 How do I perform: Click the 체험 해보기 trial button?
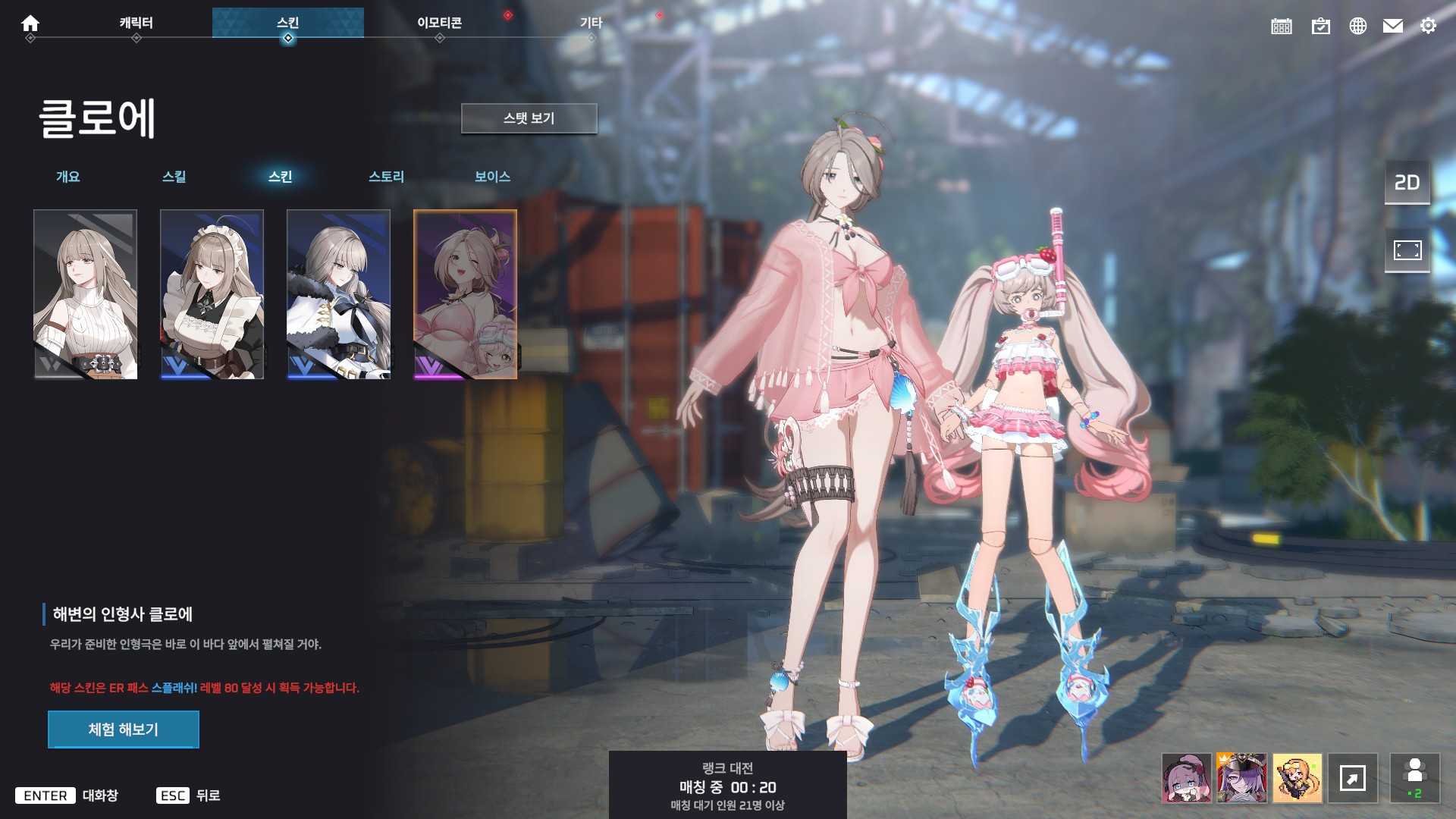[124, 730]
